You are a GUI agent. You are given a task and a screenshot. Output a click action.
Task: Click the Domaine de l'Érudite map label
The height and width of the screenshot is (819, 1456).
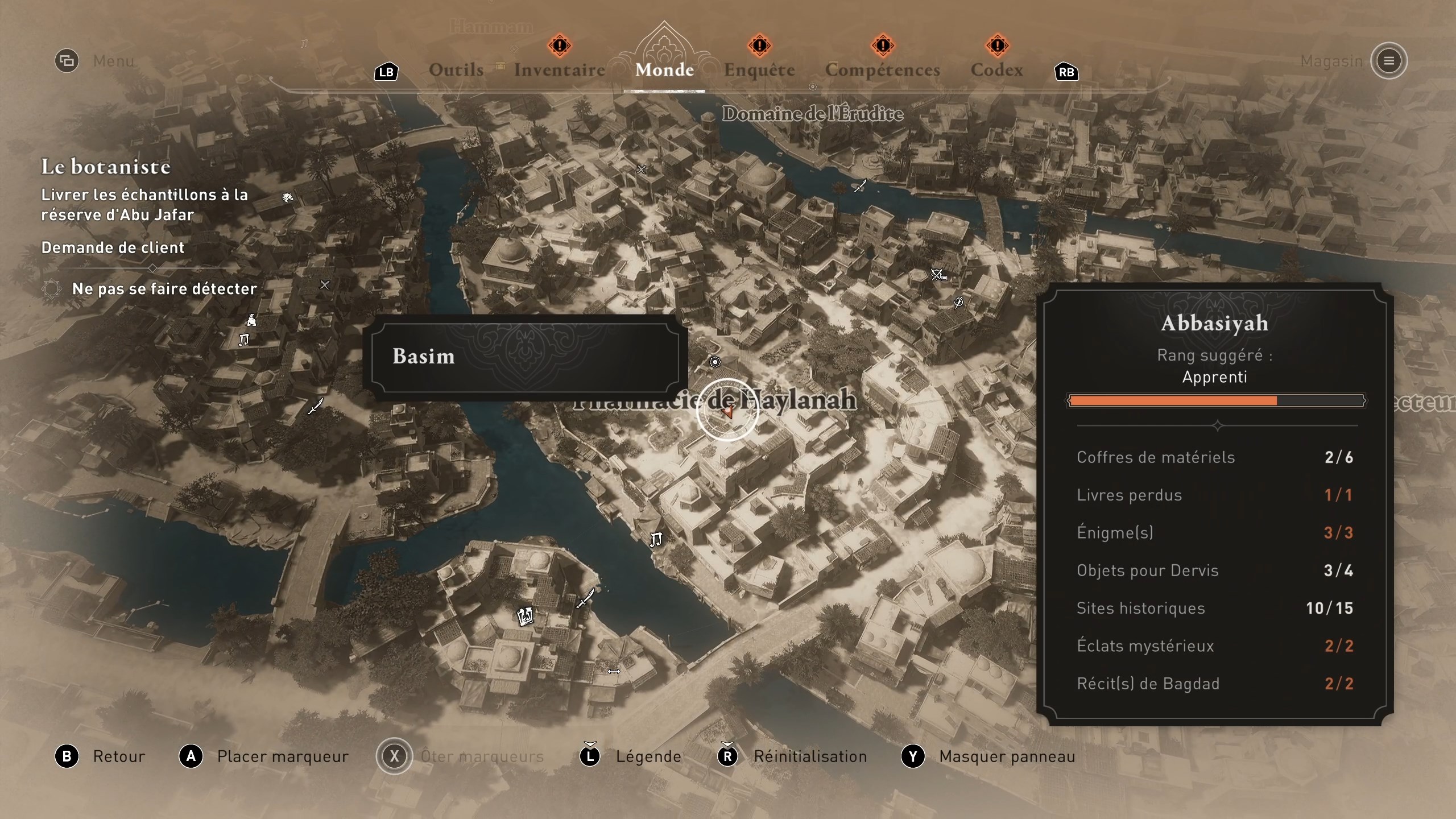coord(812,114)
